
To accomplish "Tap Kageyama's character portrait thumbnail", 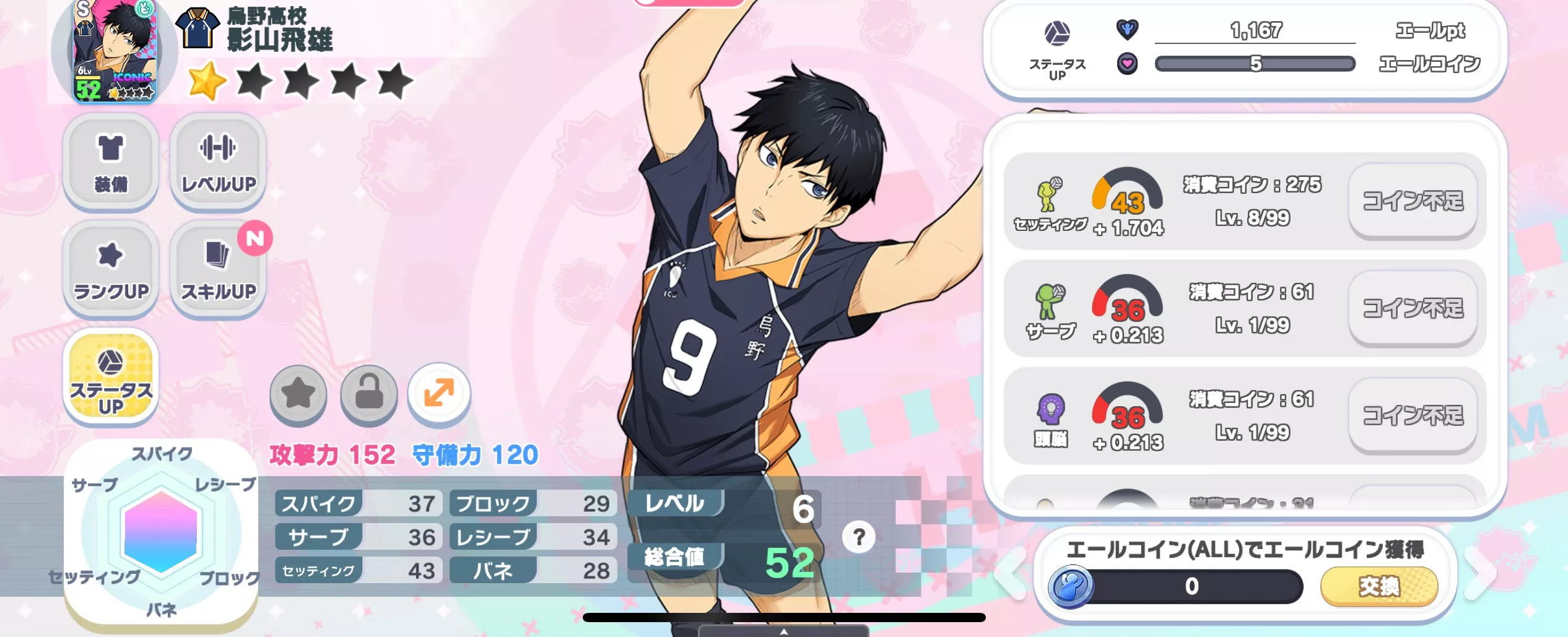I will click(x=115, y=51).
